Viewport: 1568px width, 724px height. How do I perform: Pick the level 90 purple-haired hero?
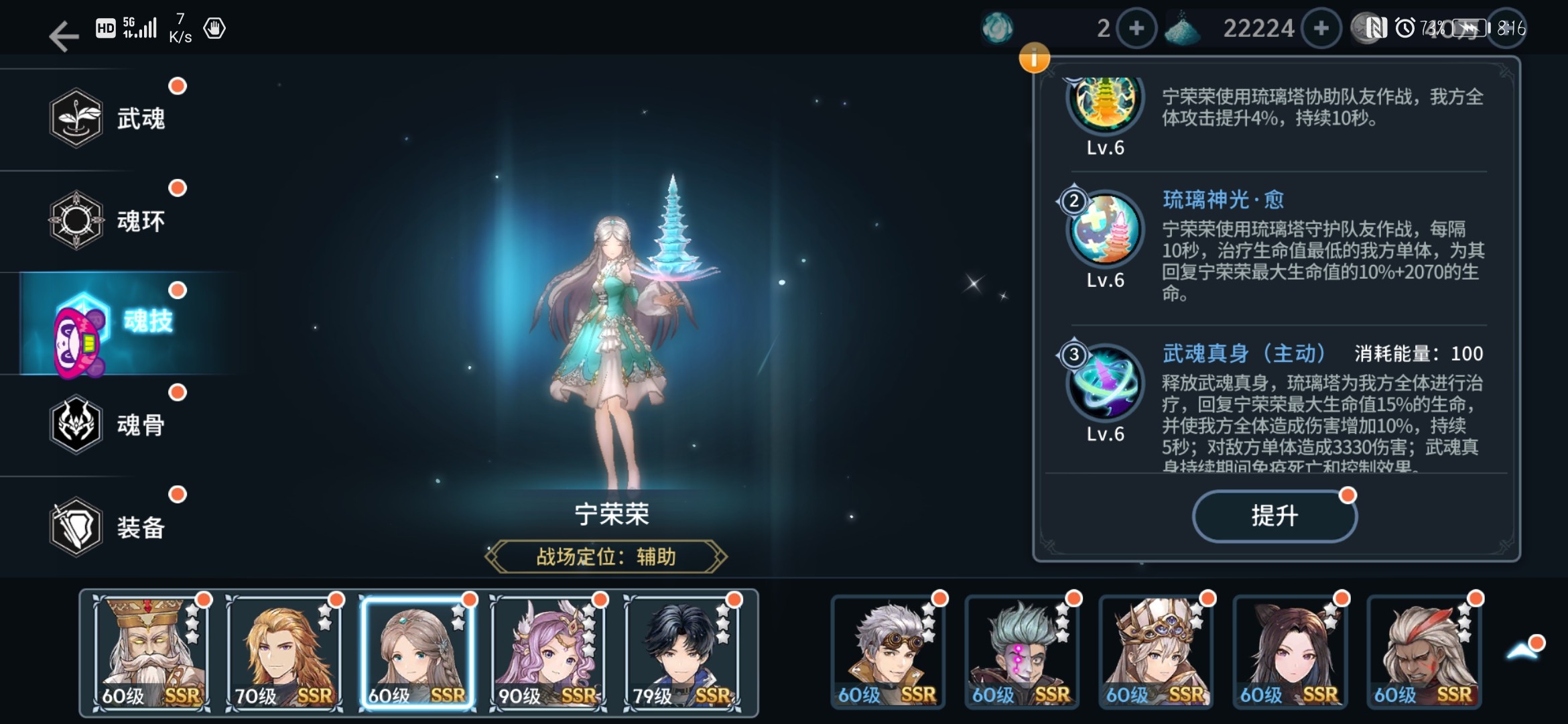[548, 652]
